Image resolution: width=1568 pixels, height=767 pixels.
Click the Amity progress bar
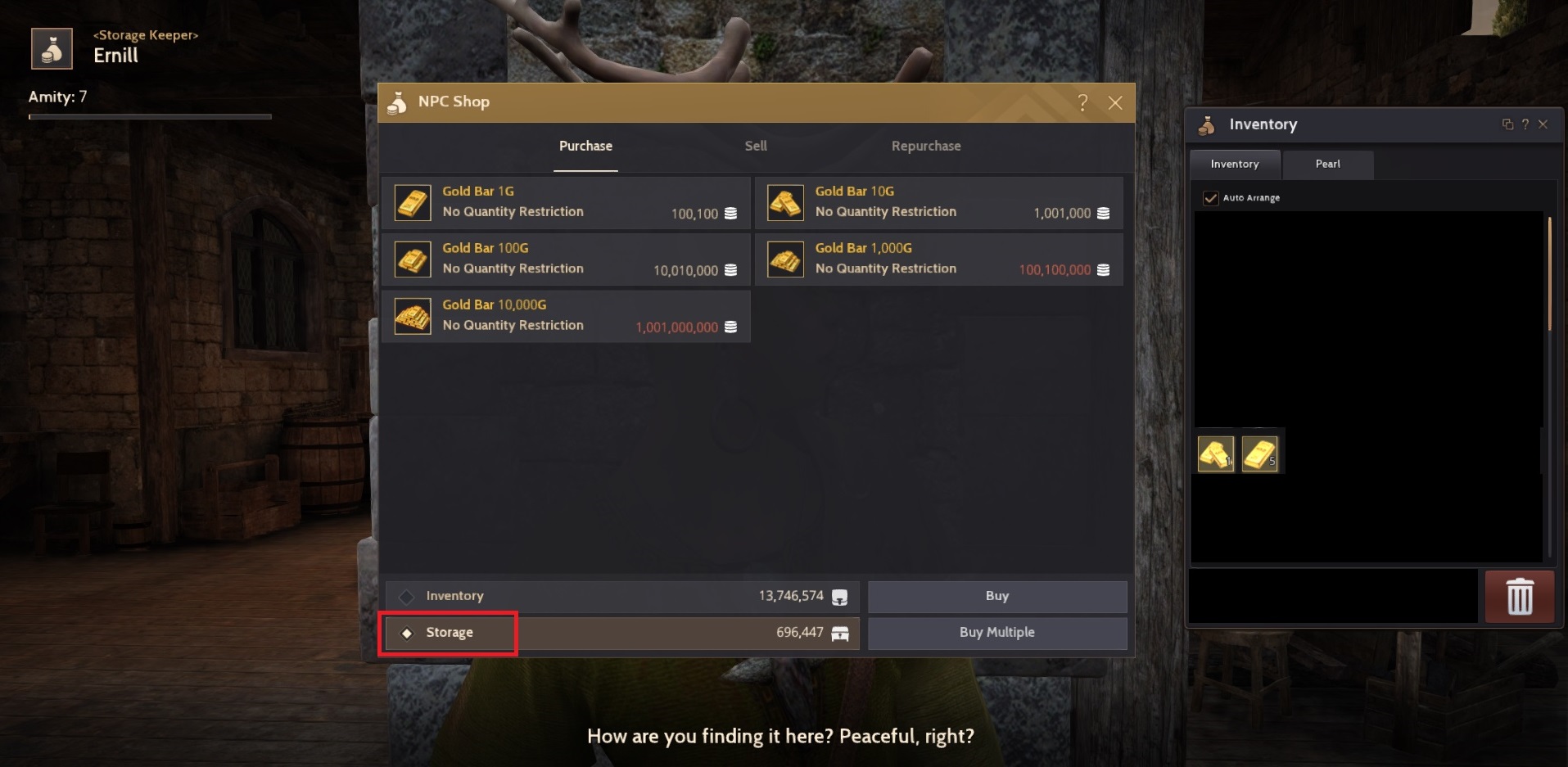[x=150, y=115]
